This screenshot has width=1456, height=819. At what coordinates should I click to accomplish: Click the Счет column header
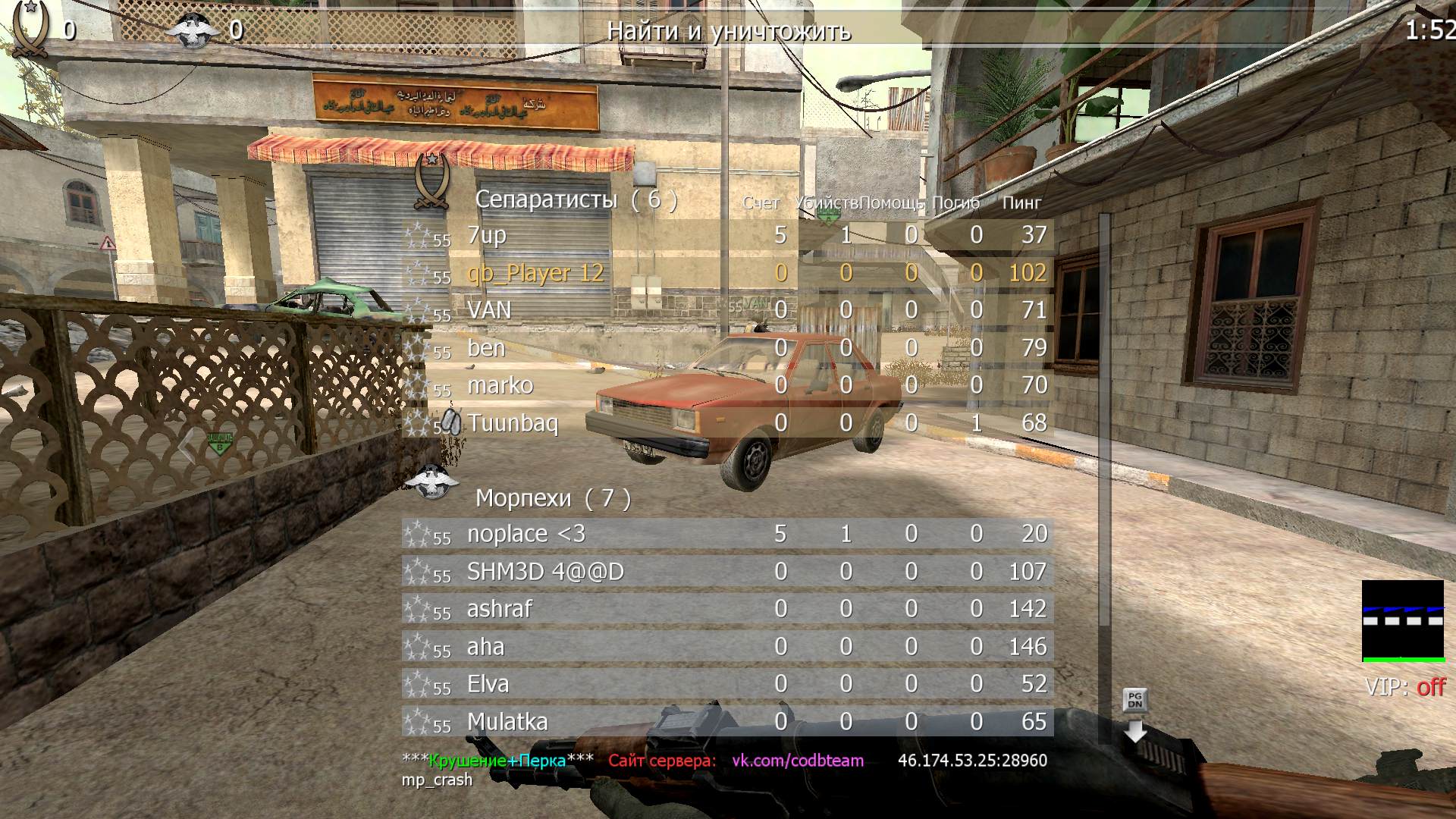(761, 202)
